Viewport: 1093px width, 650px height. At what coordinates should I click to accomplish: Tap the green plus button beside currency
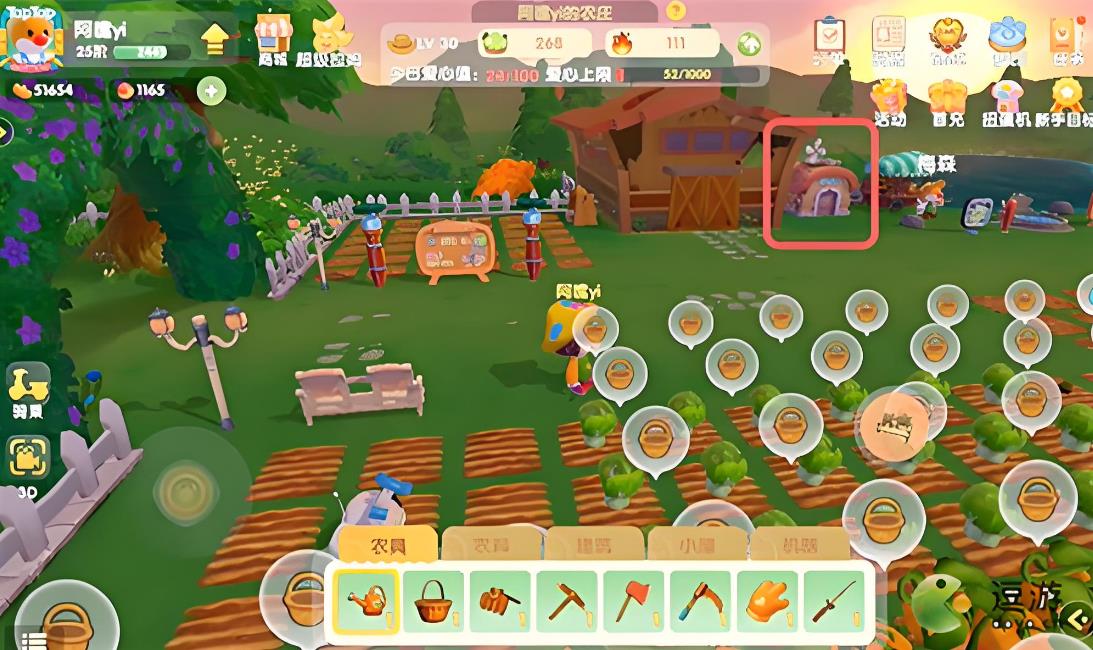(x=211, y=91)
